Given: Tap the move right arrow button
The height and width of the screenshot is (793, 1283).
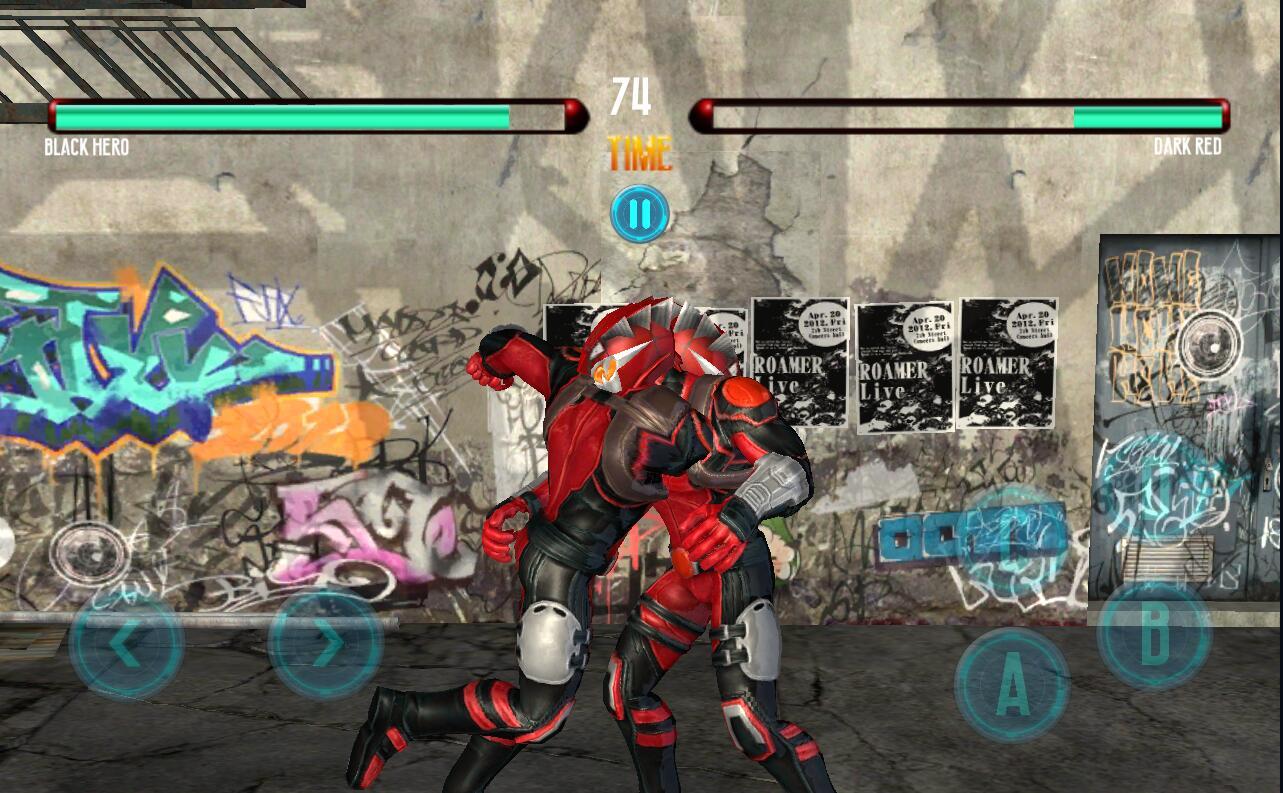Looking at the screenshot, I should pyautogui.click(x=326, y=645).
